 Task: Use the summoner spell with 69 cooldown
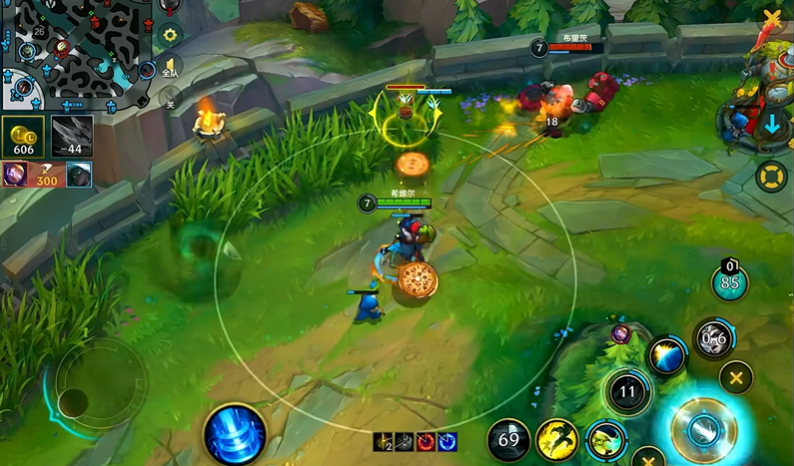point(509,440)
